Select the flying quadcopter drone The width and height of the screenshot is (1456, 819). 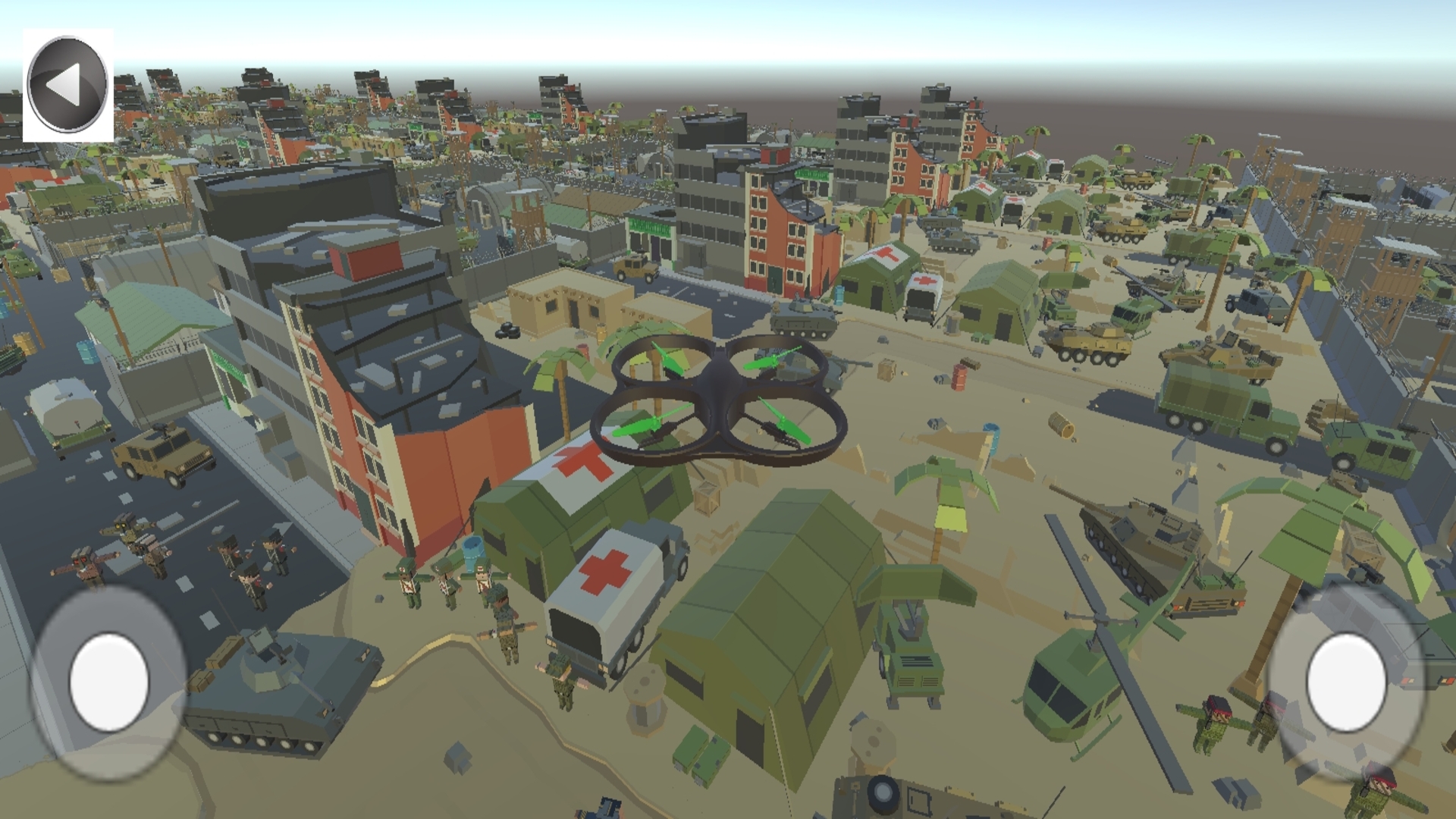tap(720, 402)
